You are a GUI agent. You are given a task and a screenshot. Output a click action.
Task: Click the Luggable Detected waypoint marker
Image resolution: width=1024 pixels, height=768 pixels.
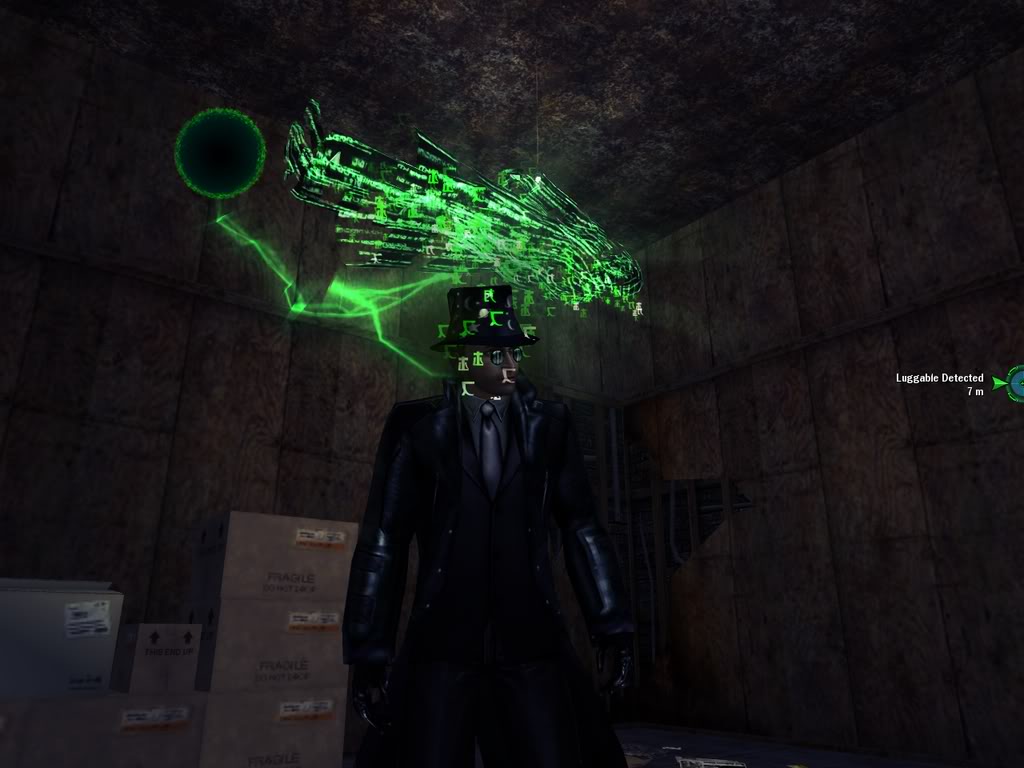click(1014, 383)
